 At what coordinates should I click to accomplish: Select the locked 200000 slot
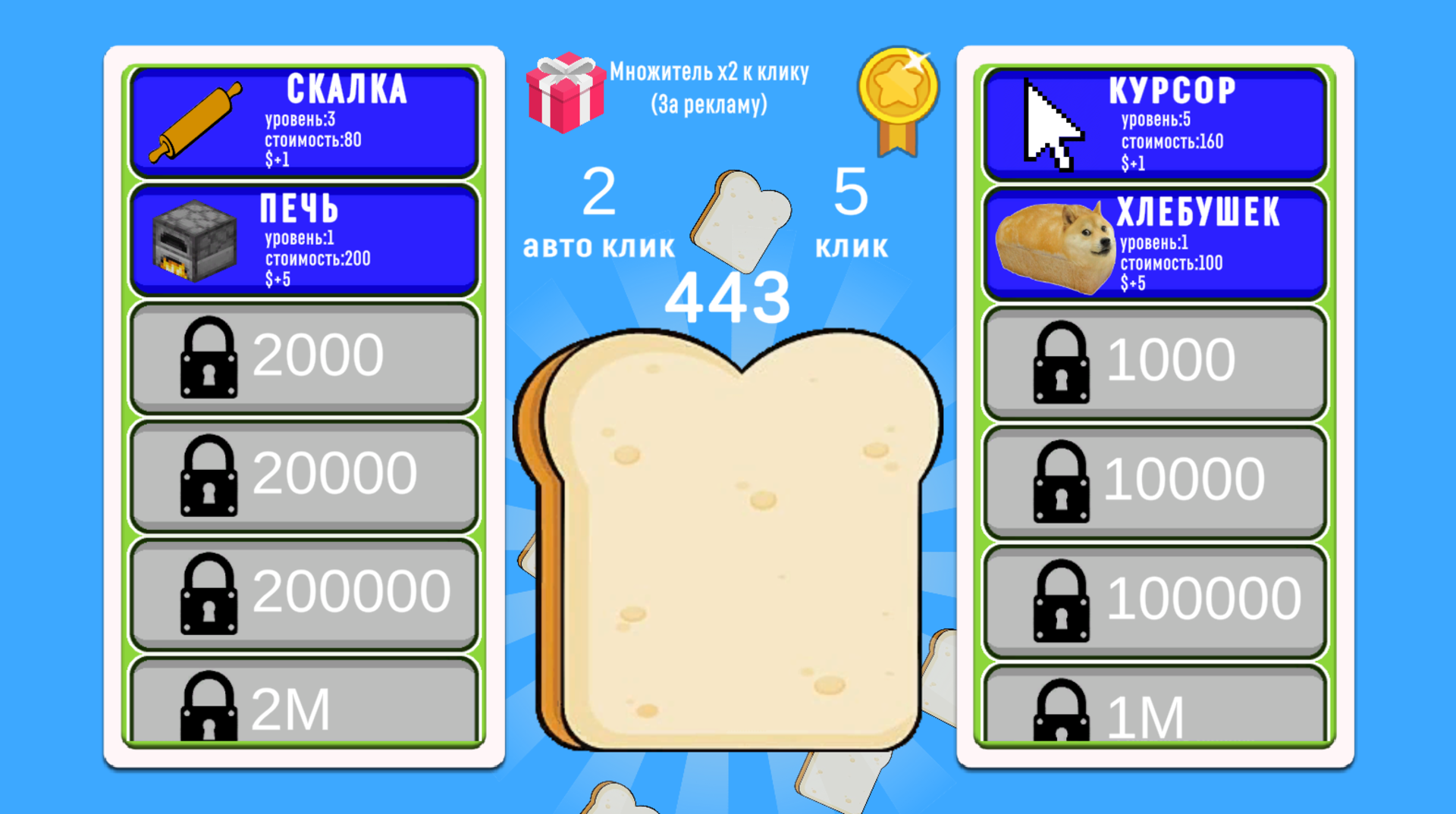[303, 595]
